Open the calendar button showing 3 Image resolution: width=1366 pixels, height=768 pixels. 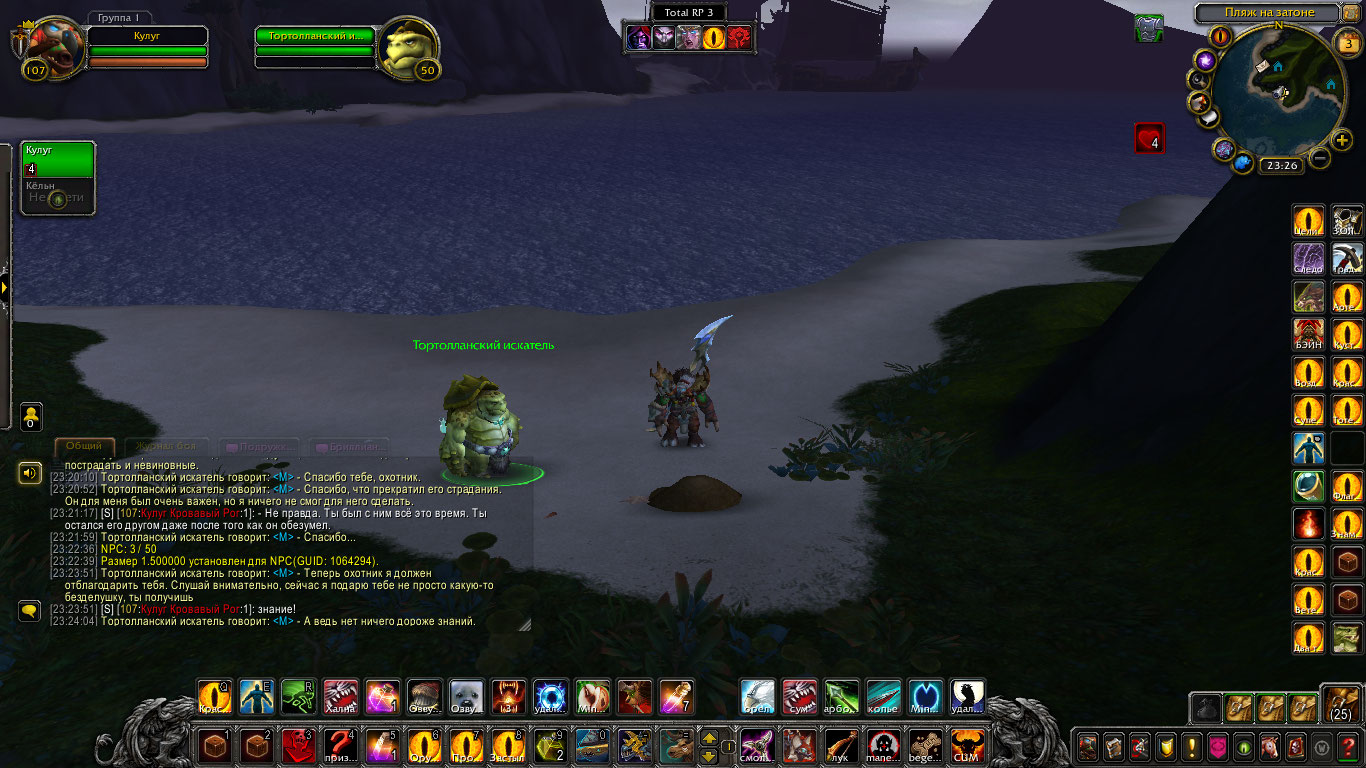pos(1346,43)
